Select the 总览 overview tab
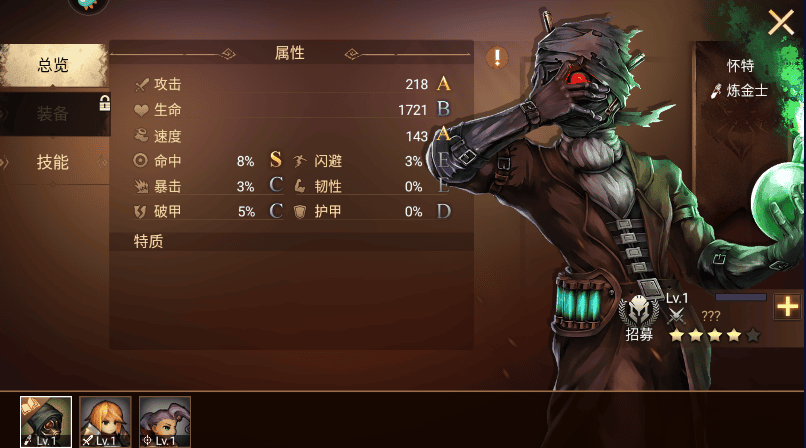The height and width of the screenshot is (448, 806). click(53, 66)
